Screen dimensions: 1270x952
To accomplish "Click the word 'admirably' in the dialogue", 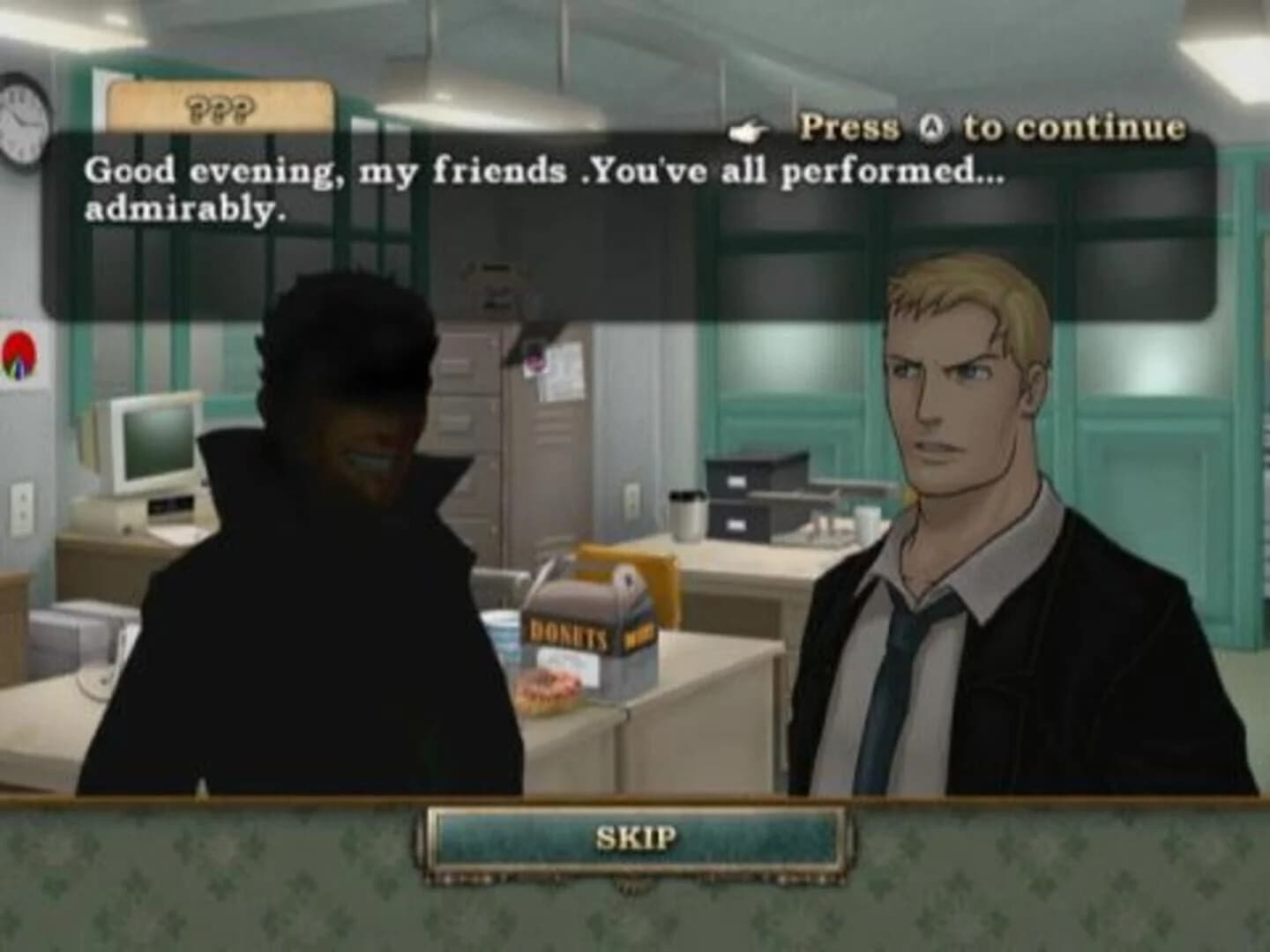I will pyautogui.click(x=183, y=209).
